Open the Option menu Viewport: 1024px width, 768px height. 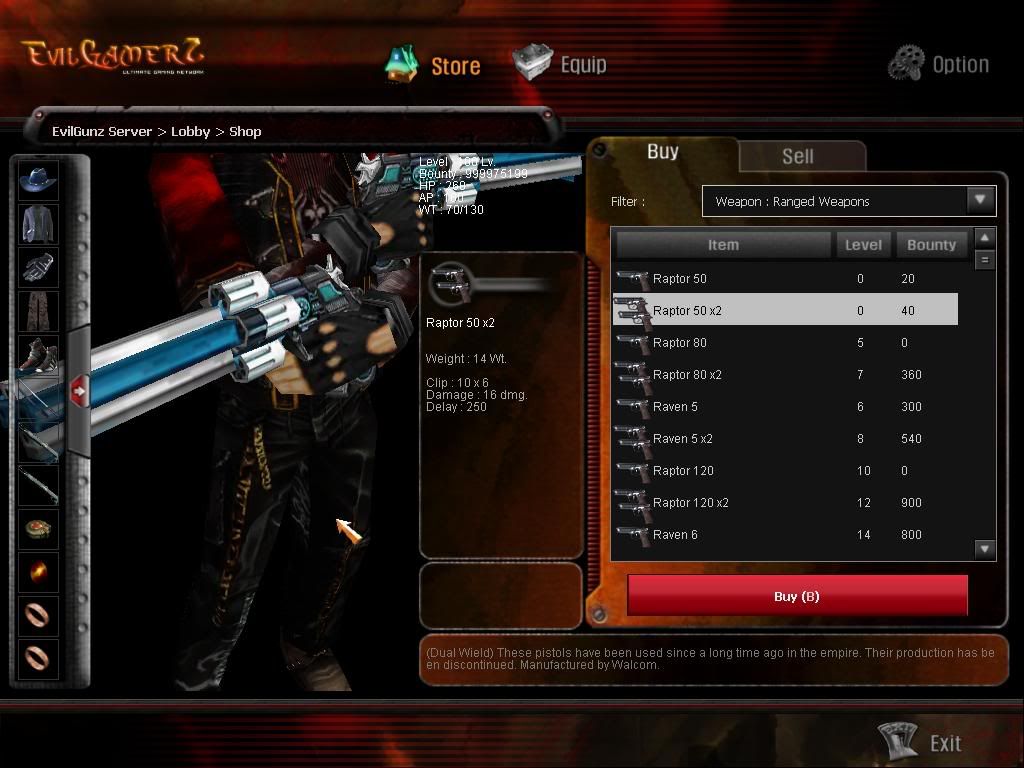point(939,64)
